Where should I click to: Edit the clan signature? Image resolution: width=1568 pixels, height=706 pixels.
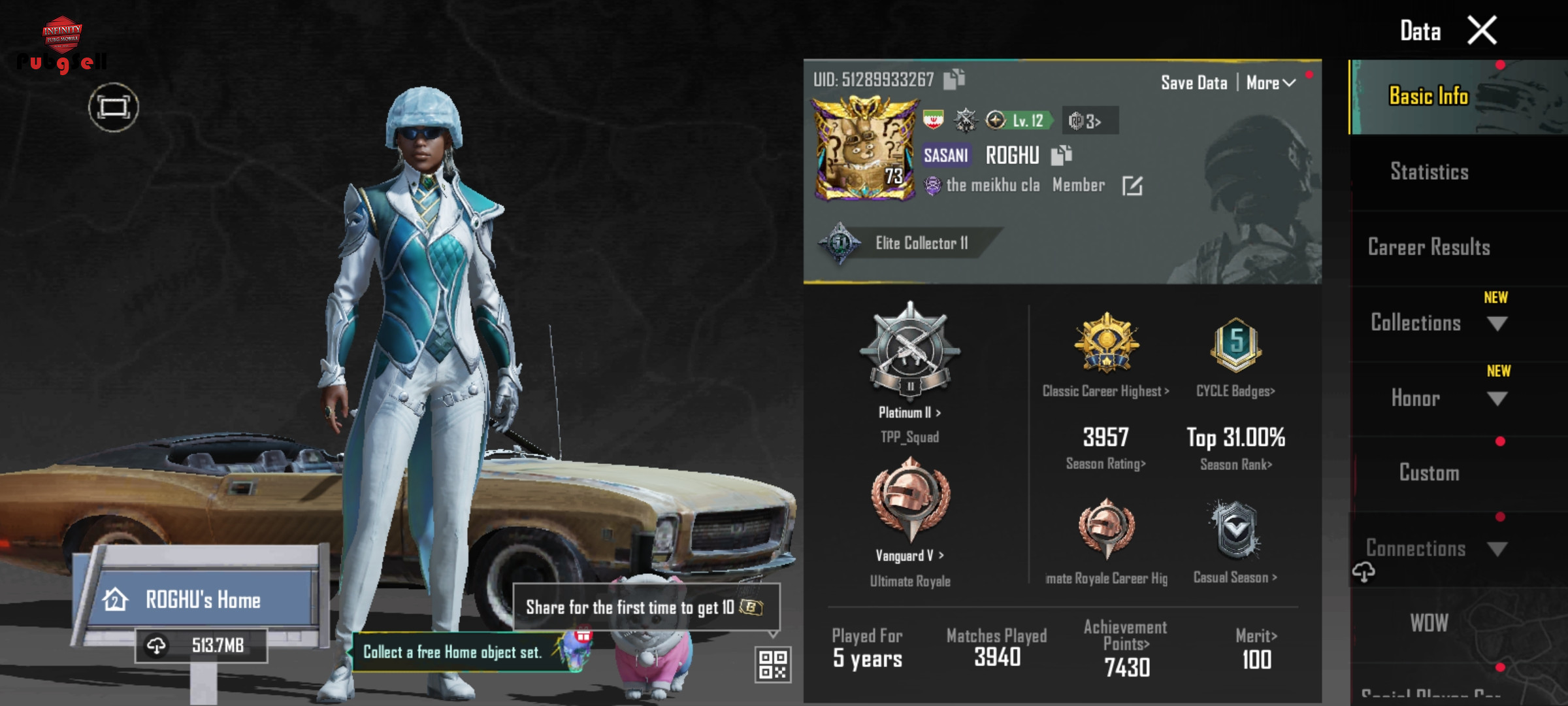pos(1132,186)
